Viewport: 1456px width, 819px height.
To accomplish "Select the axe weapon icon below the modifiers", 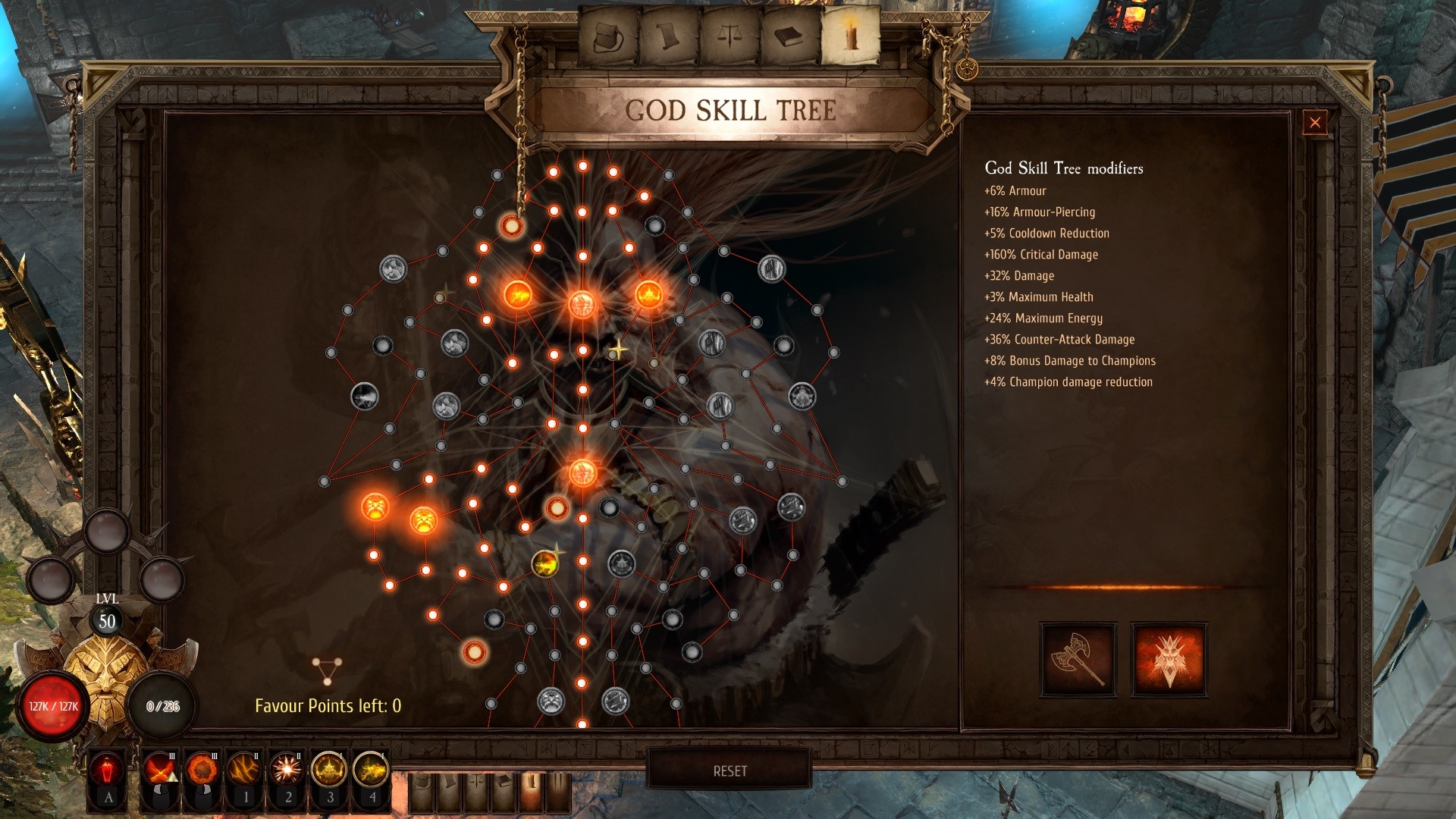I will tap(1076, 659).
